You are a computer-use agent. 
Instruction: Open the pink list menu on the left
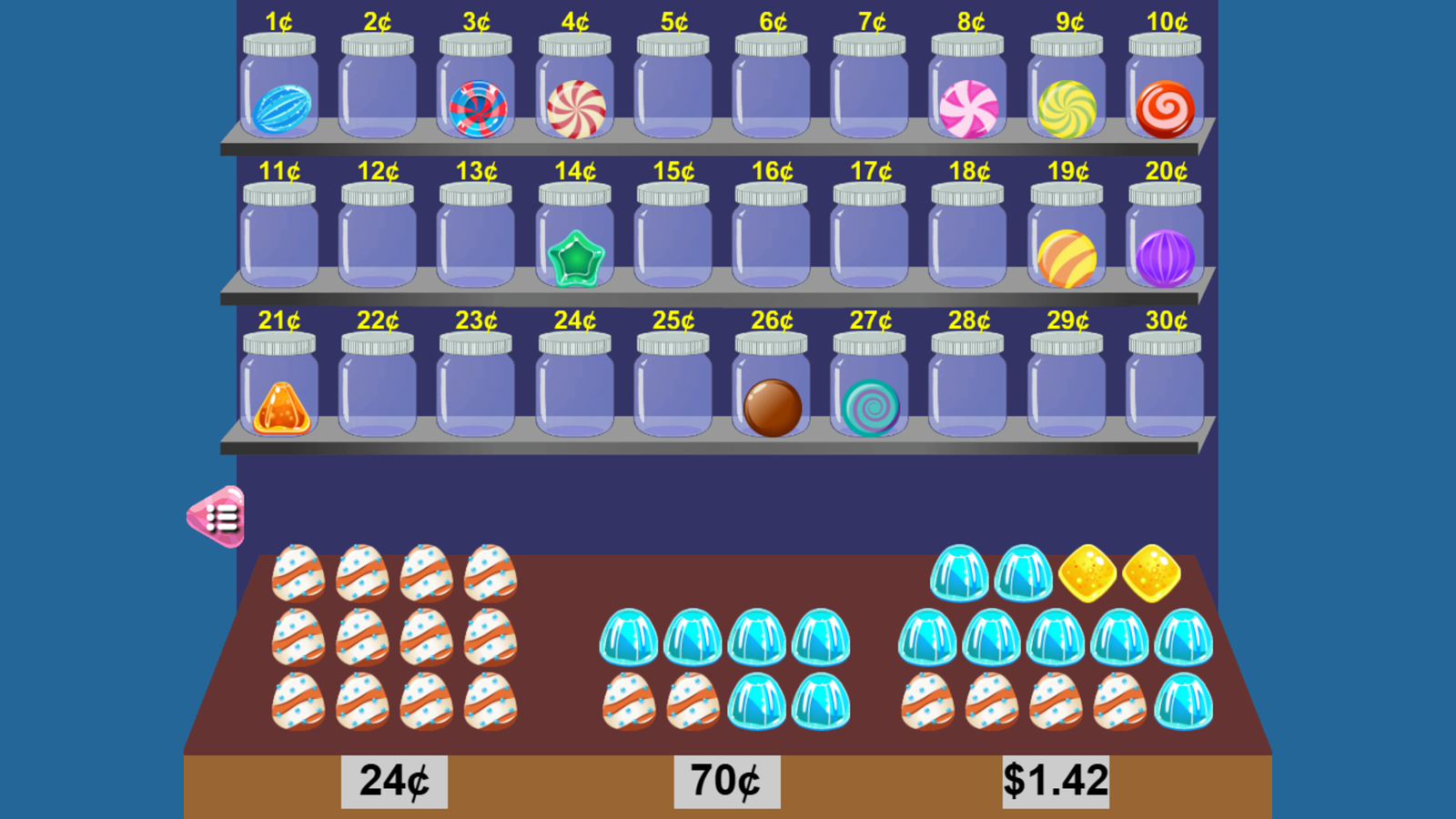(x=221, y=514)
